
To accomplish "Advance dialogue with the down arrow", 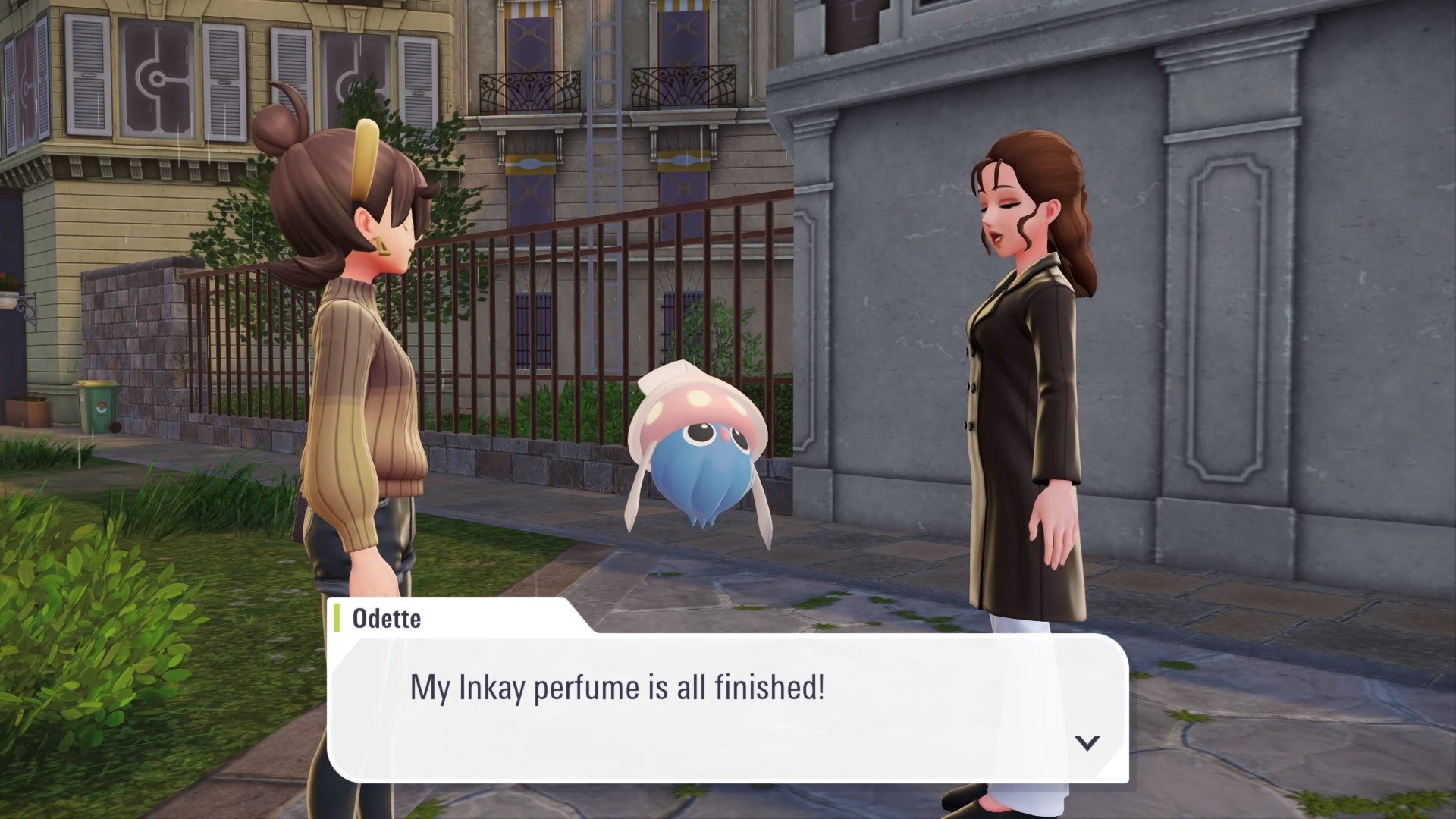I will tap(1087, 742).
